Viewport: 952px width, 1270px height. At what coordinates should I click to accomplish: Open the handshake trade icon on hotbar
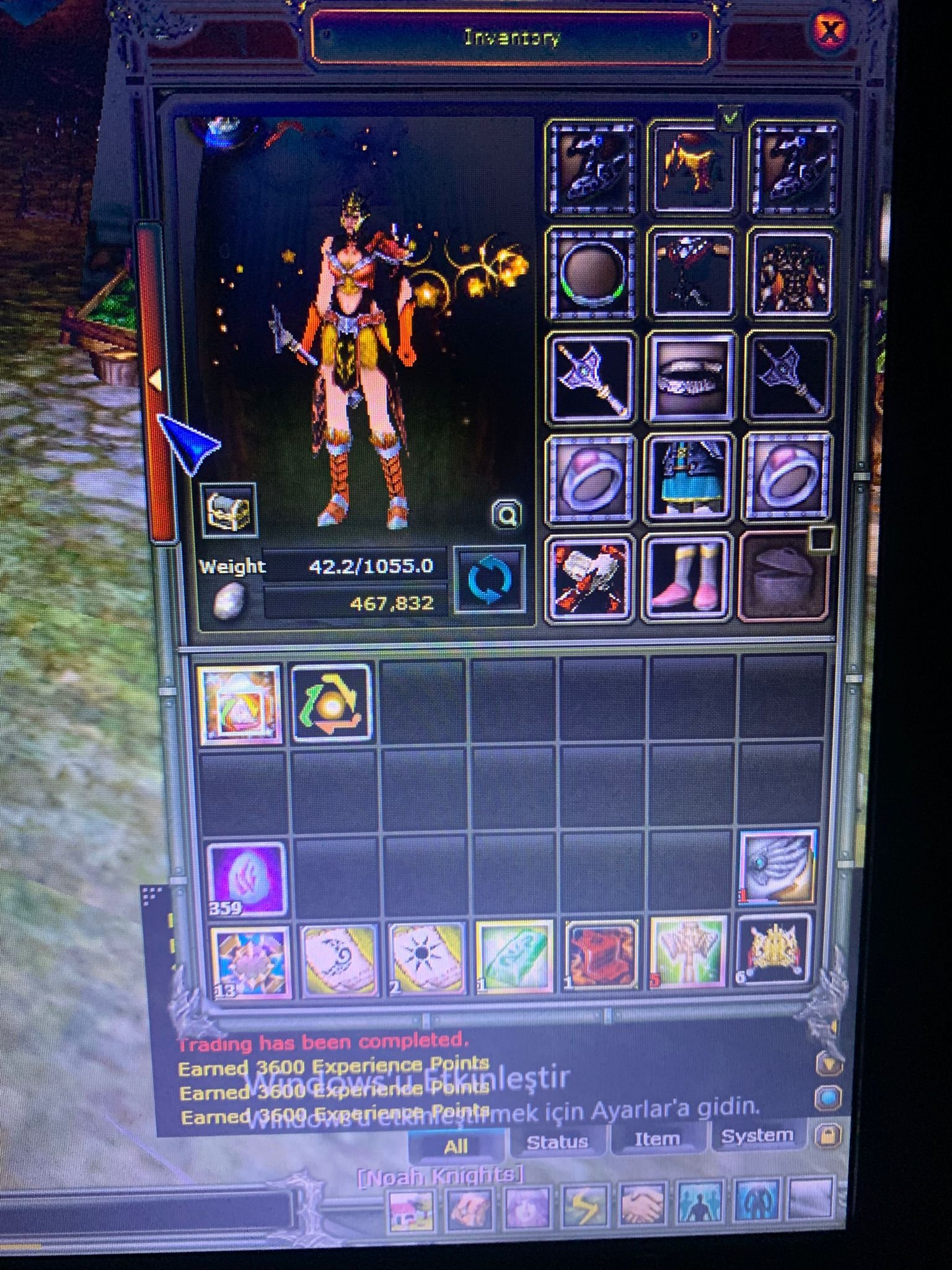click(642, 1204)
